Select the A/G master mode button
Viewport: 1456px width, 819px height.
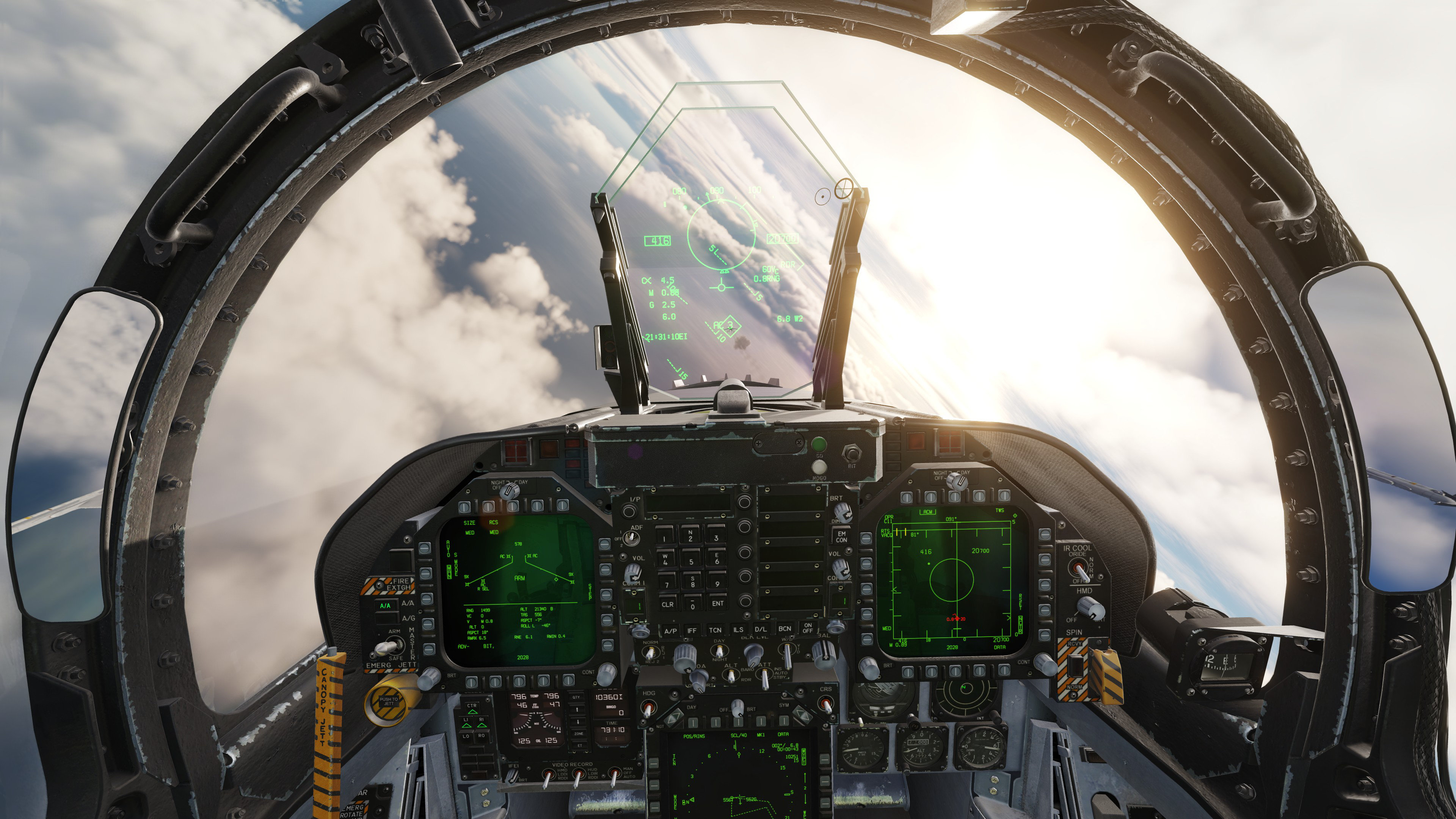(386, 618)
